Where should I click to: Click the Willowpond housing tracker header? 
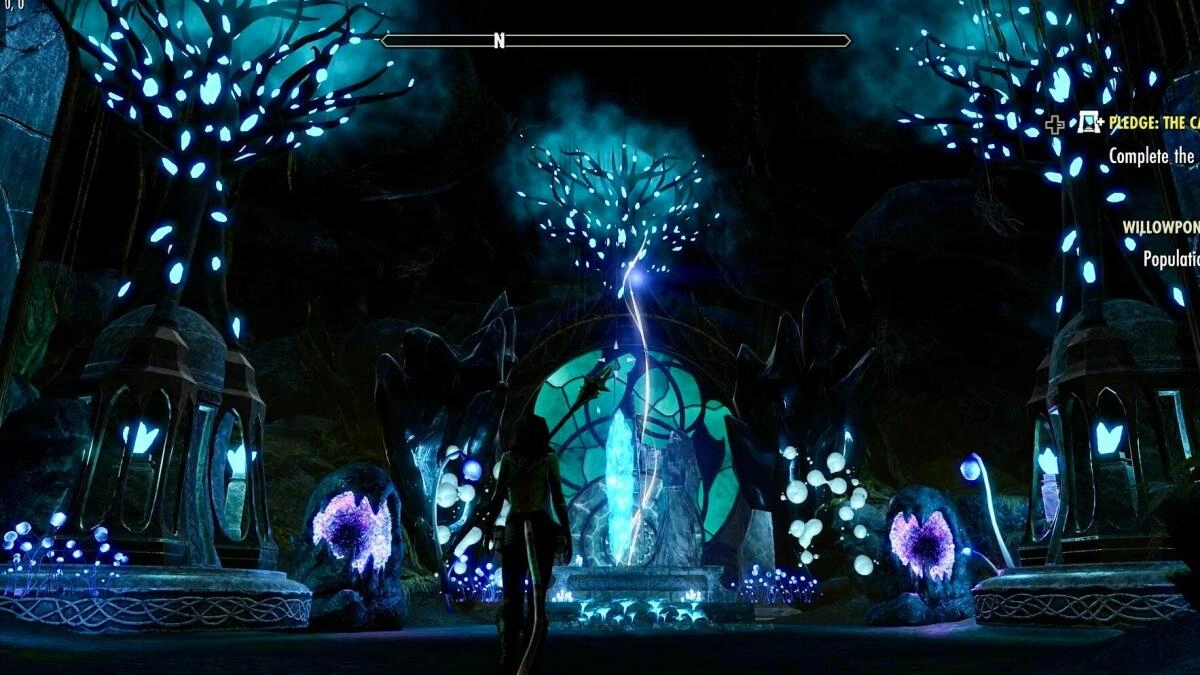click(x=1160, y=227)
